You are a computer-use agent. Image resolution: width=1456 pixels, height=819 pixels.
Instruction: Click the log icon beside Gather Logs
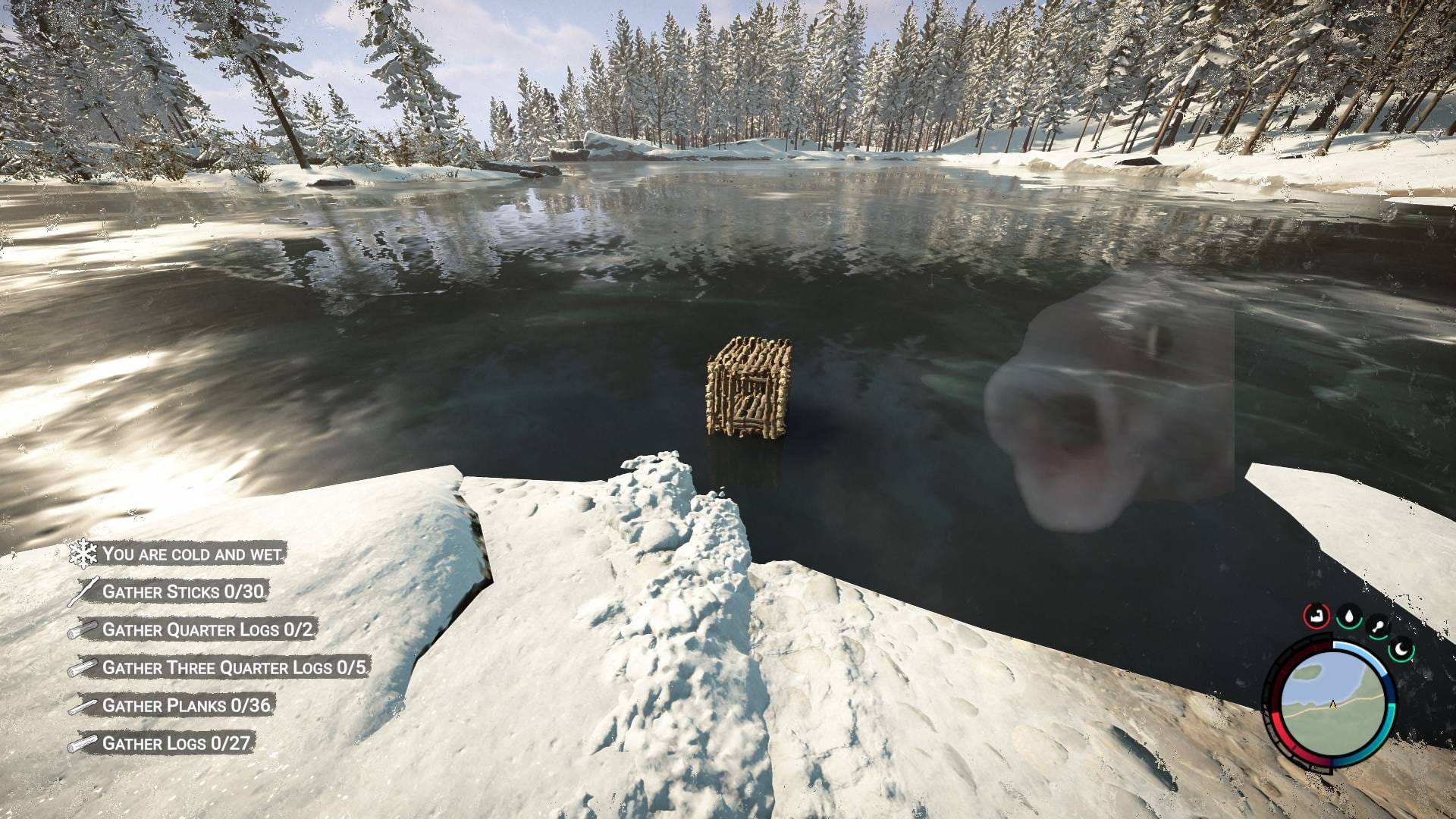pyautogui.click(x=85, y=741)
